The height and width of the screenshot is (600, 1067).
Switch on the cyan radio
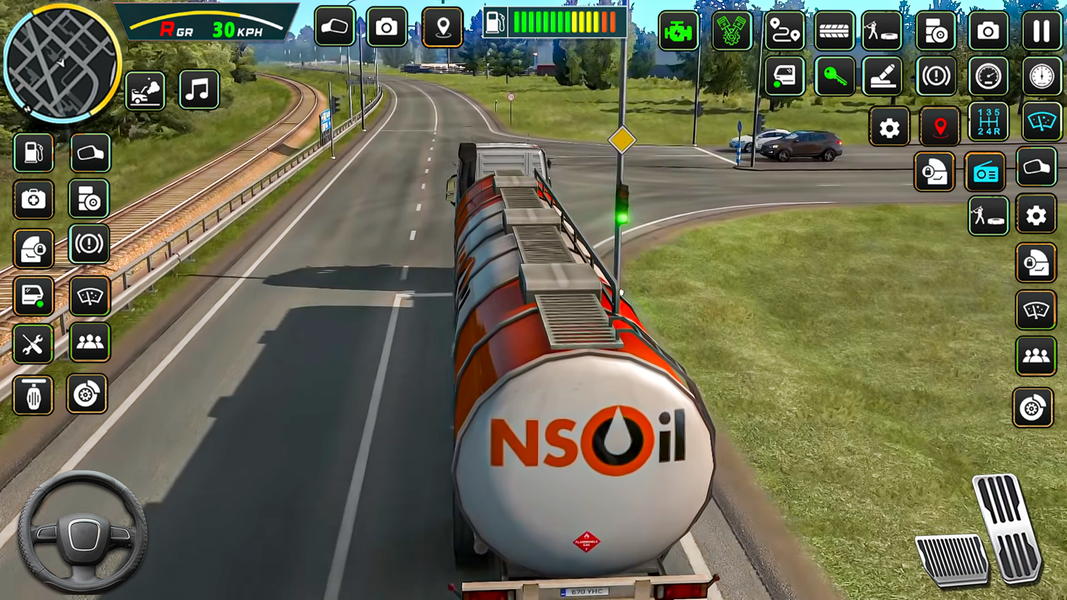pos(985,172)
